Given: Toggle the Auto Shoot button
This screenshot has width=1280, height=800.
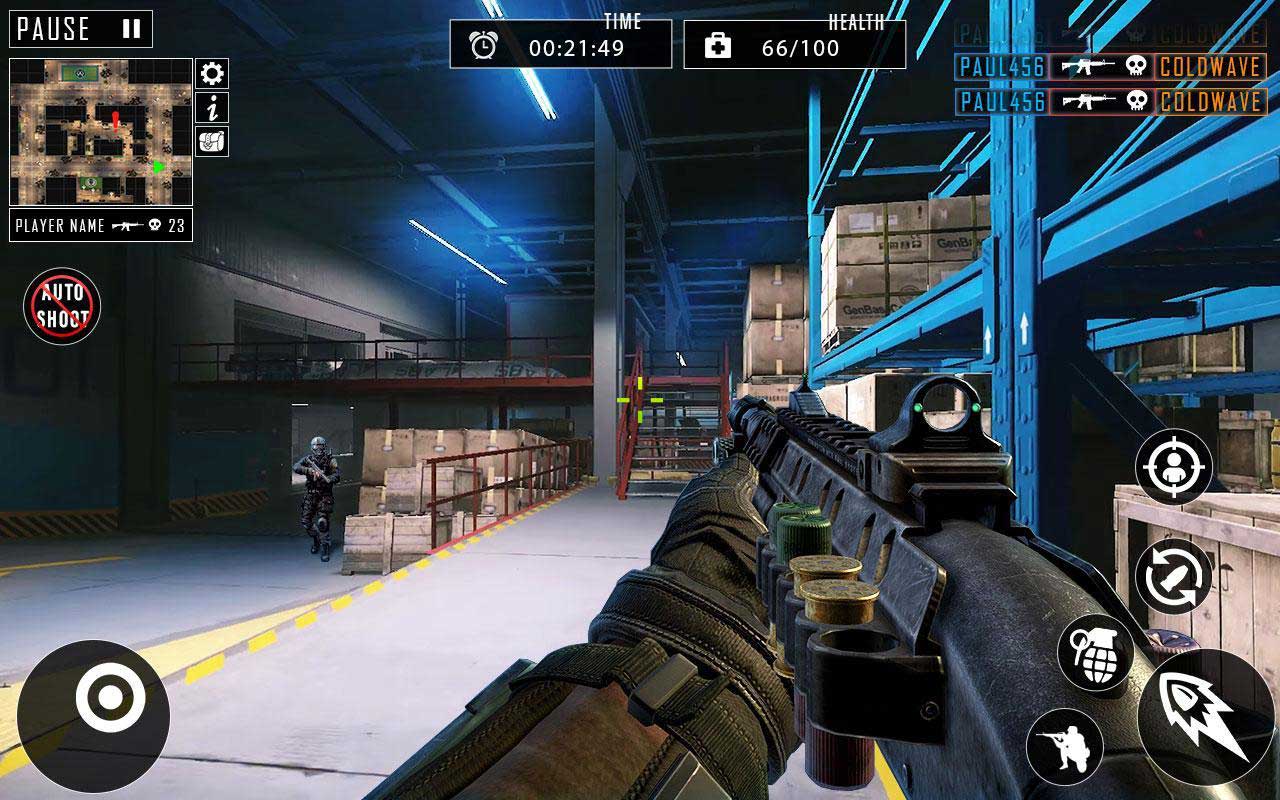Looking at the screenshot, I should click(x=62, y=306).
